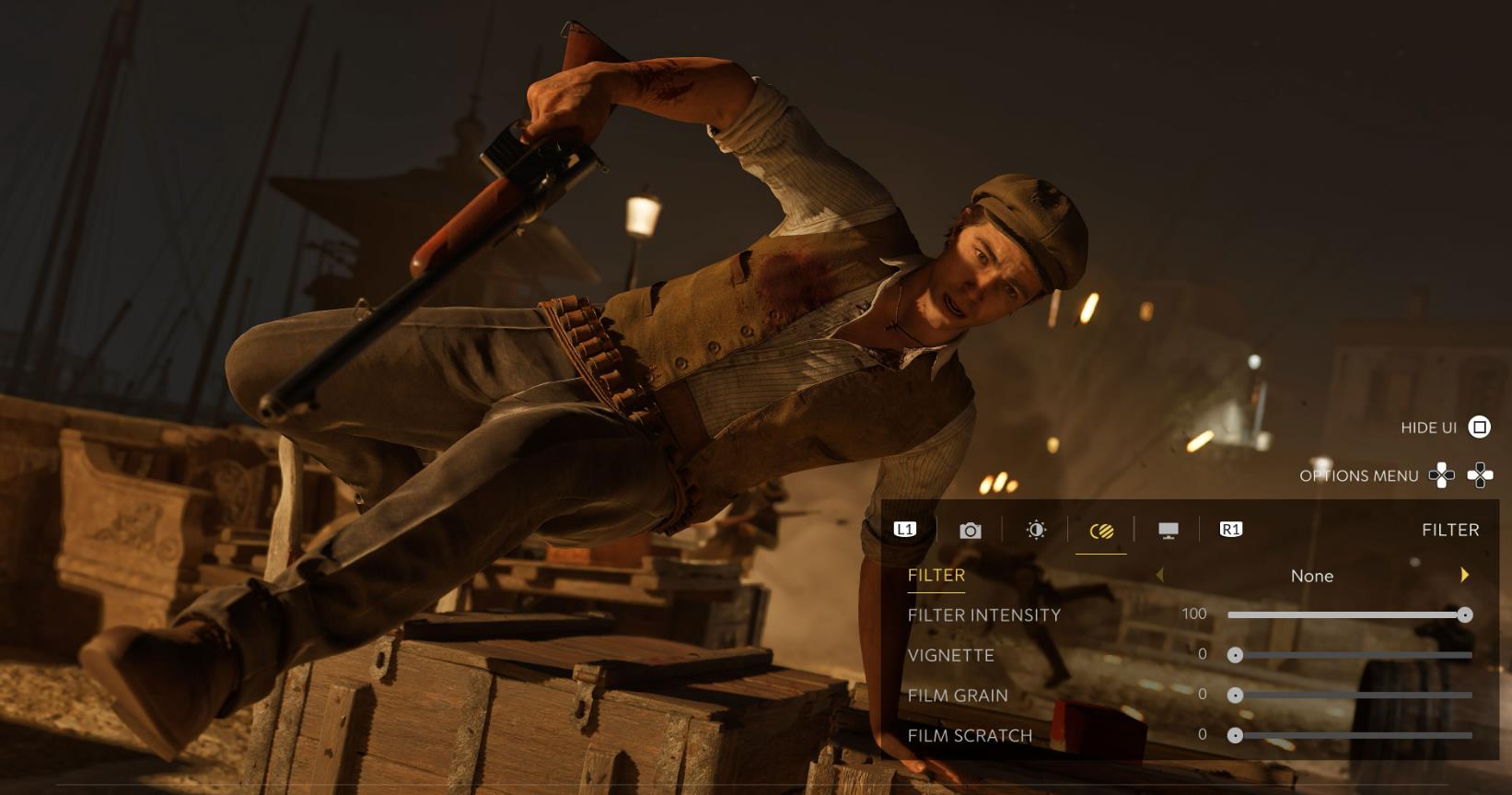Click the Filter Intensity slider
The height and width of the screenshot is (795, 1512).
point(1349,614)
